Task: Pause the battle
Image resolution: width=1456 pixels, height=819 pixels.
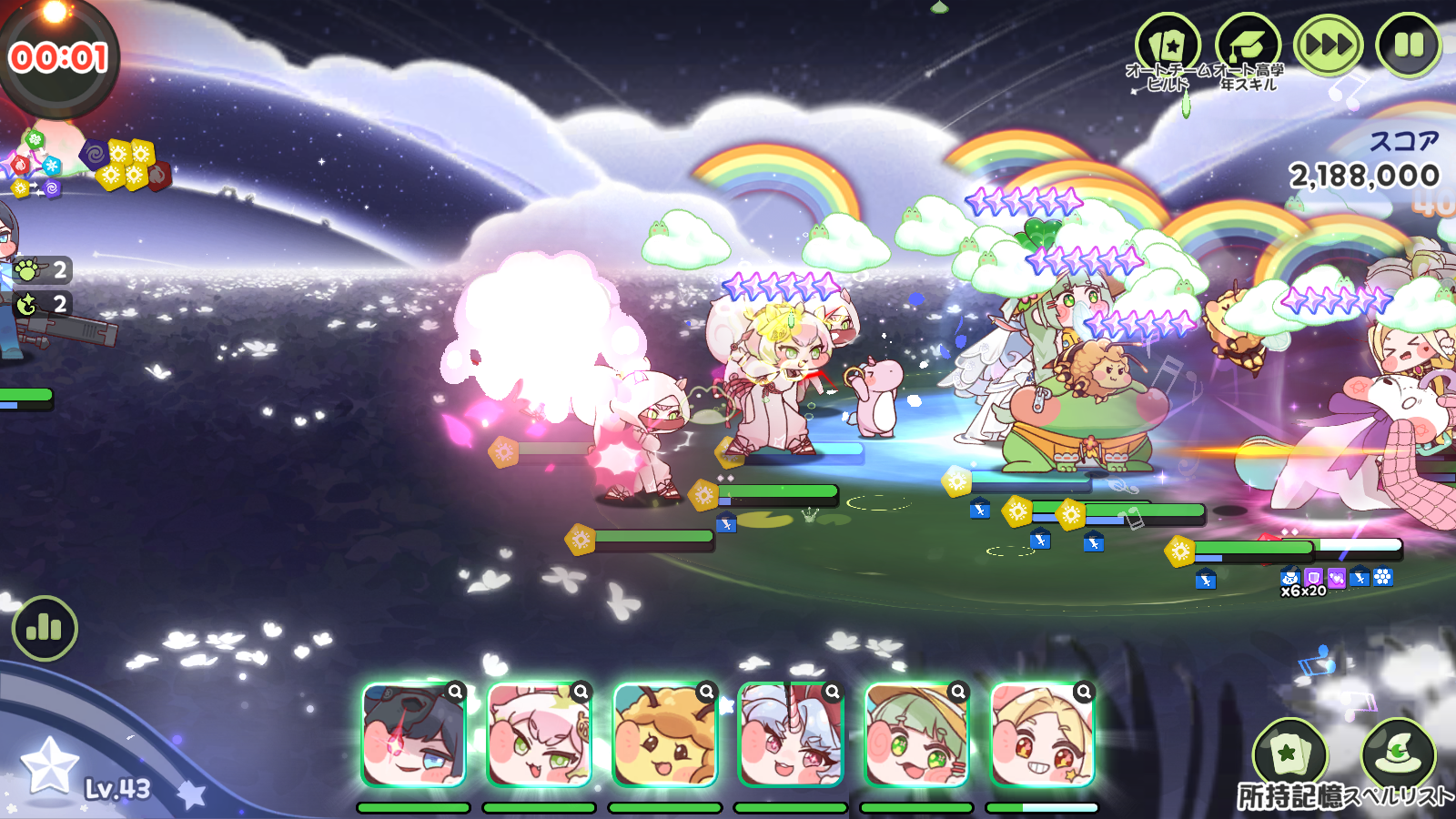Action: point(1409,45)
